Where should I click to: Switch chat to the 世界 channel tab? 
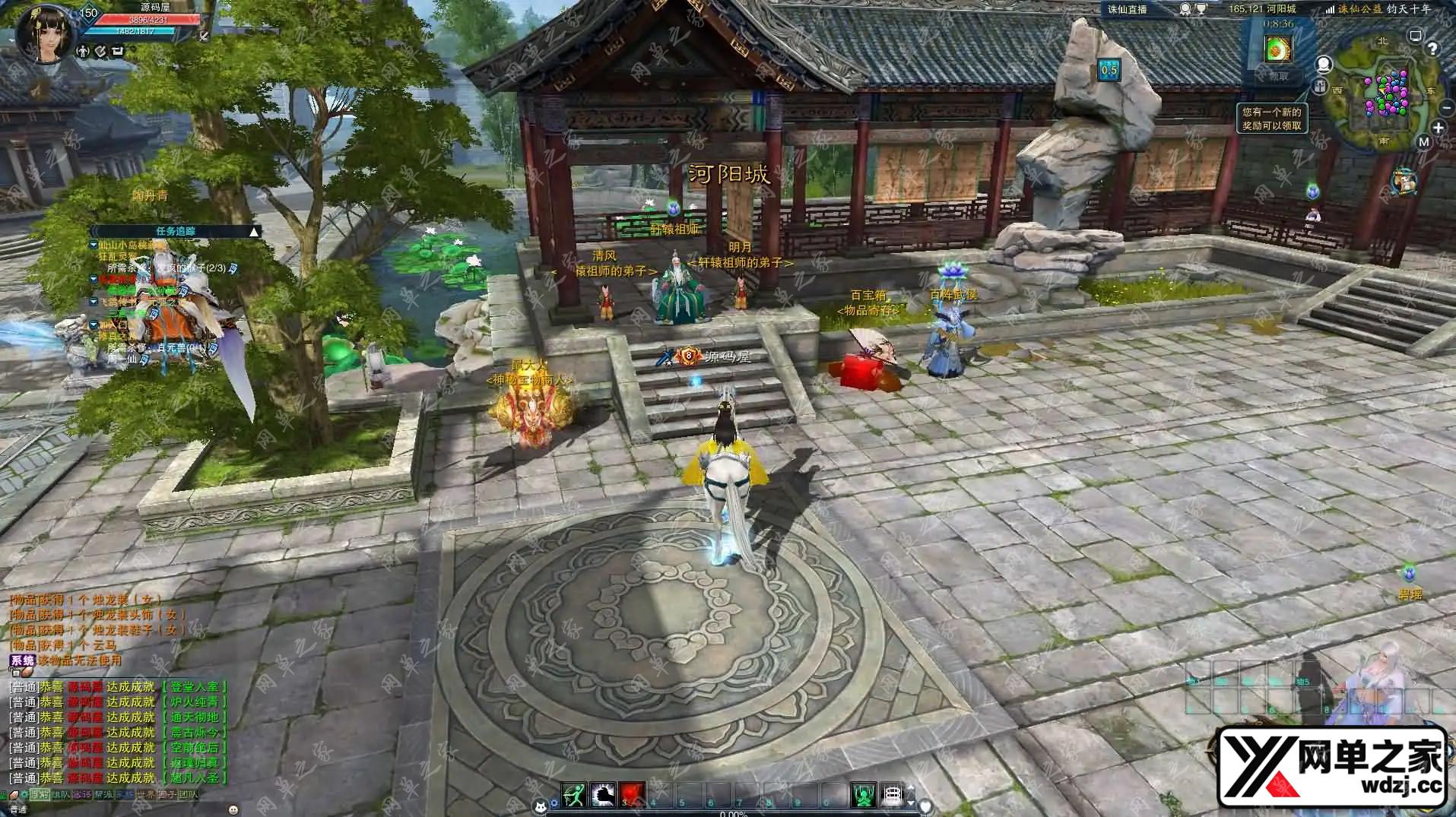[x=145, y=794]
